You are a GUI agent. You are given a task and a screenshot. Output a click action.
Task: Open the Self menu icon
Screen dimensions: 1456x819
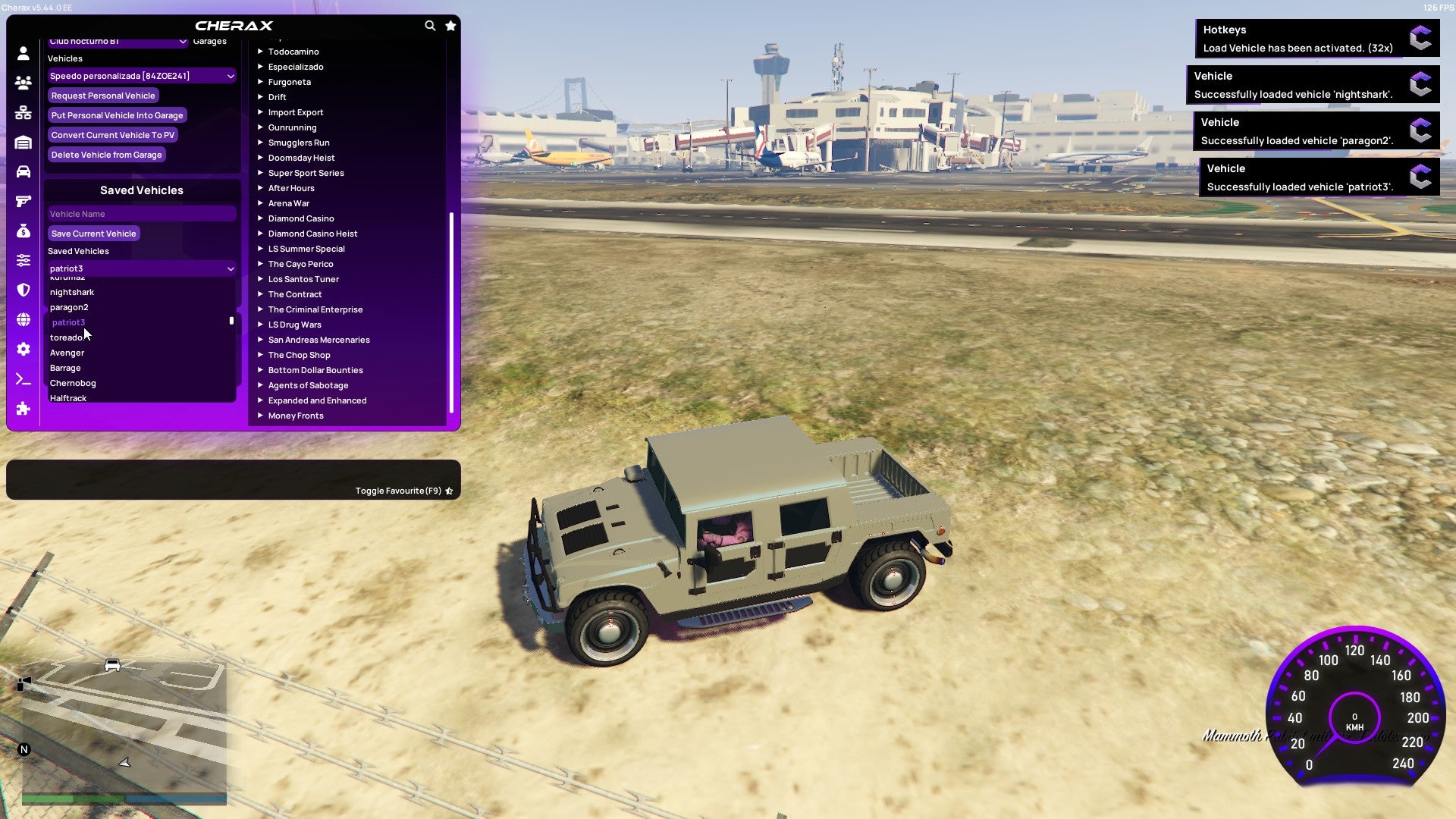click(x=23, y=54)
